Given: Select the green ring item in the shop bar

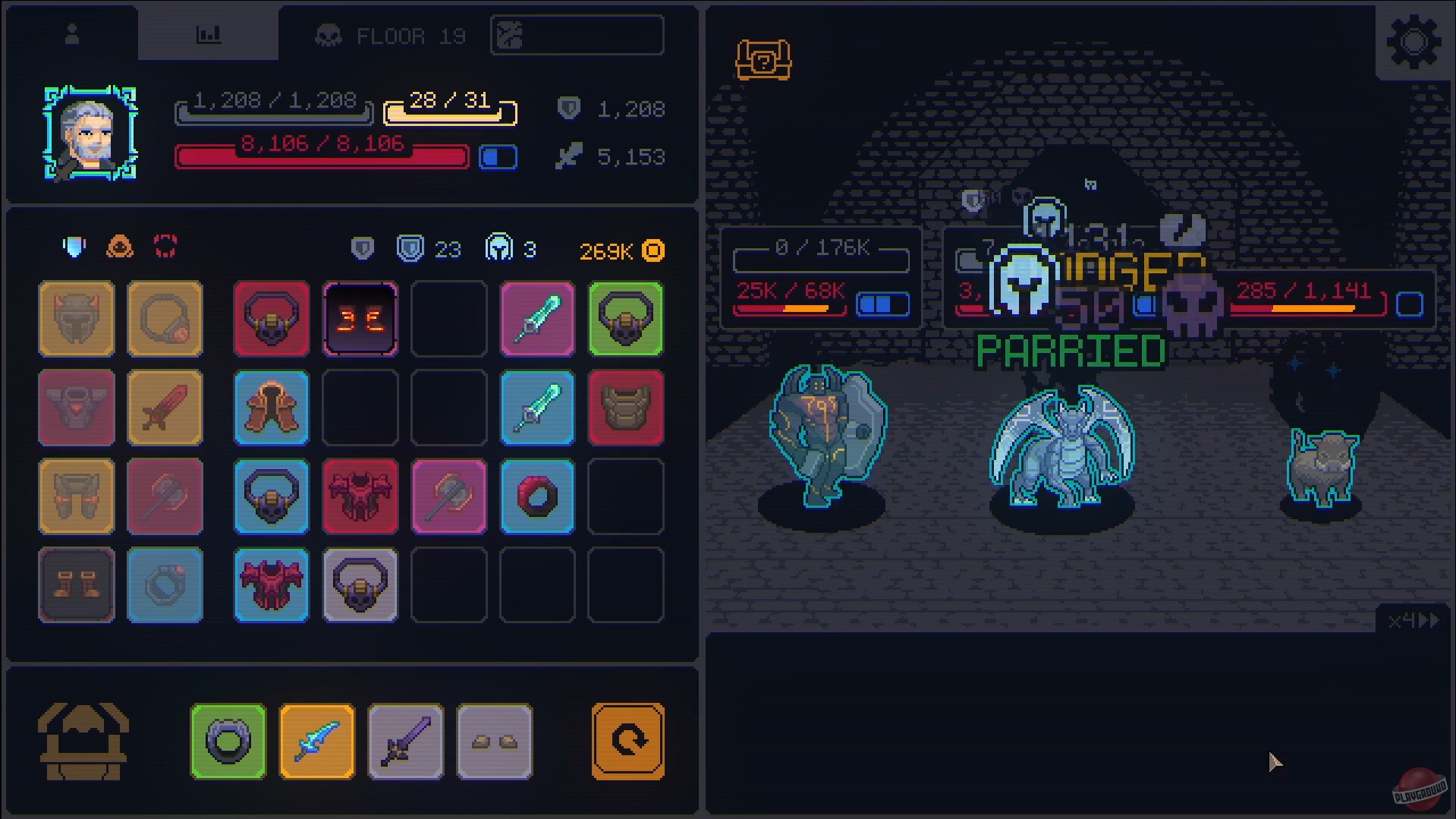Looking at the screenshot, I should click(228, 741).
